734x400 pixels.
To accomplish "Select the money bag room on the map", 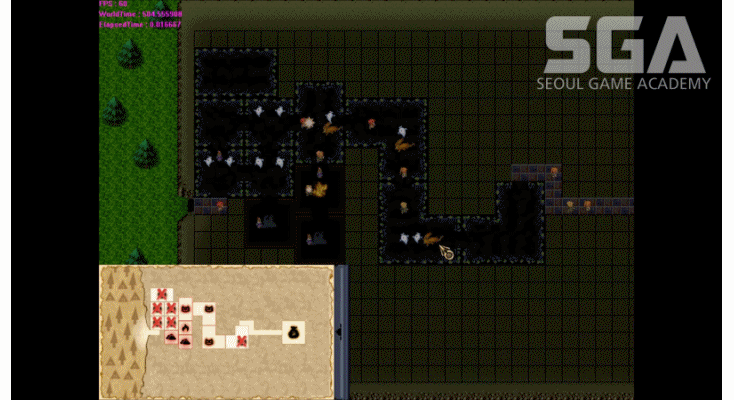I will (x=294, y=331).
